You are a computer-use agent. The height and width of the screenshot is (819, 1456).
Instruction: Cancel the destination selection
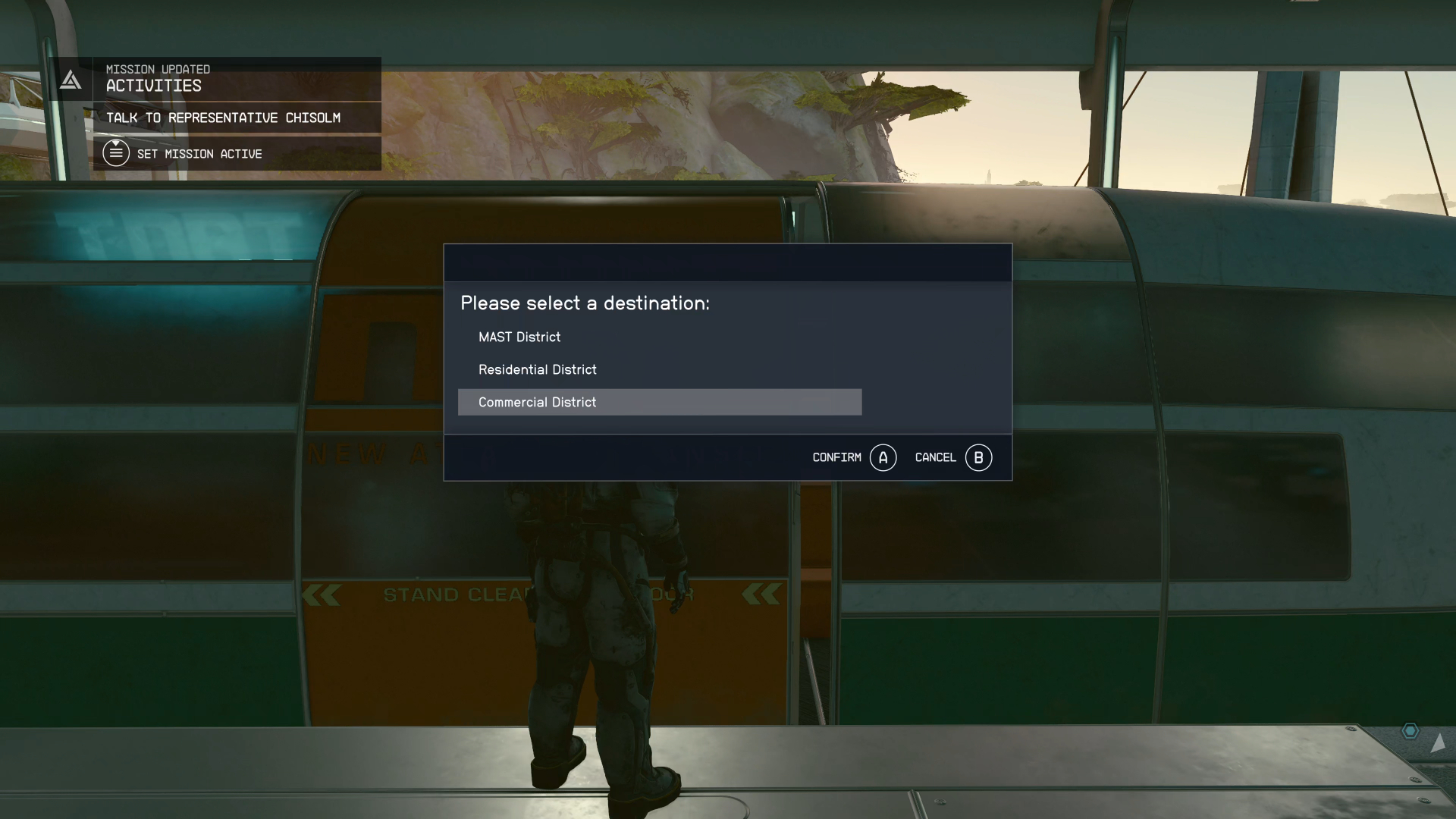(x=952, y=457)
